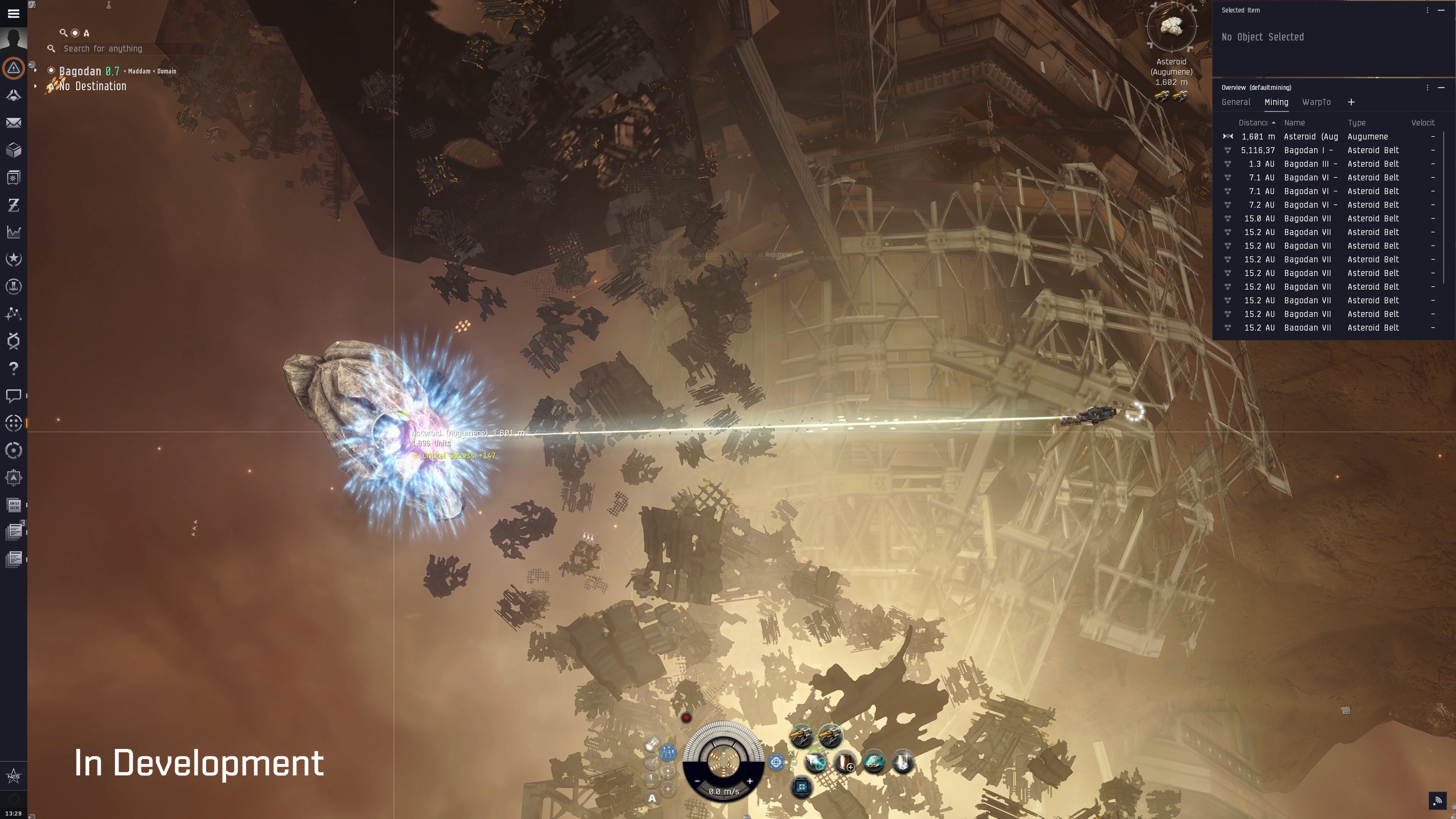Toggle the green cross repair module
This screenshot has width=1456, height=819.
click(x=802, y=787)
